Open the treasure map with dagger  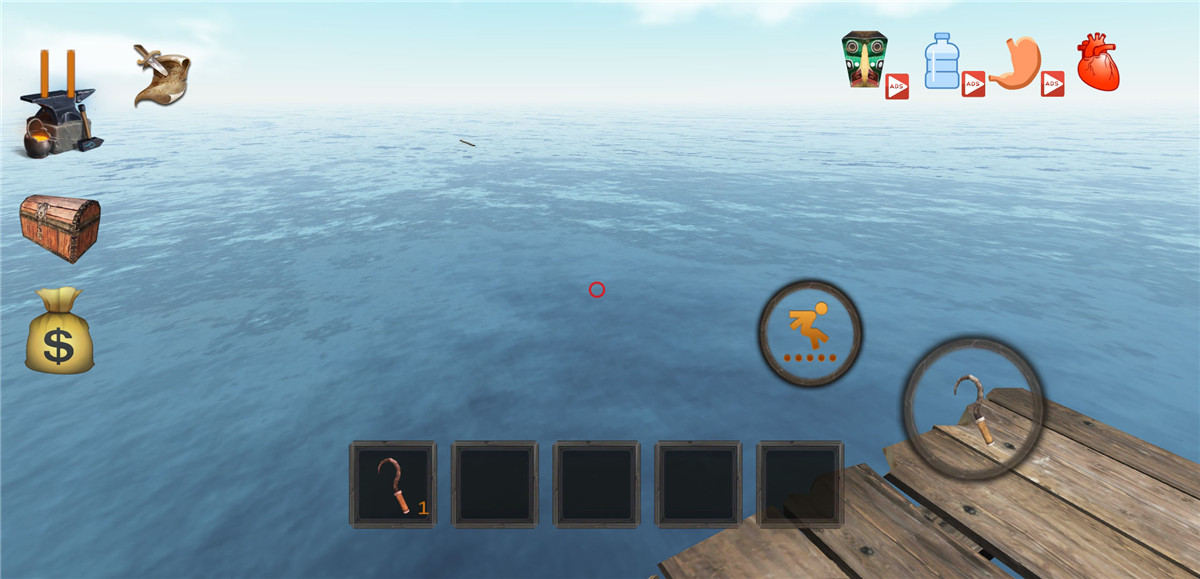tap(162, 75)
